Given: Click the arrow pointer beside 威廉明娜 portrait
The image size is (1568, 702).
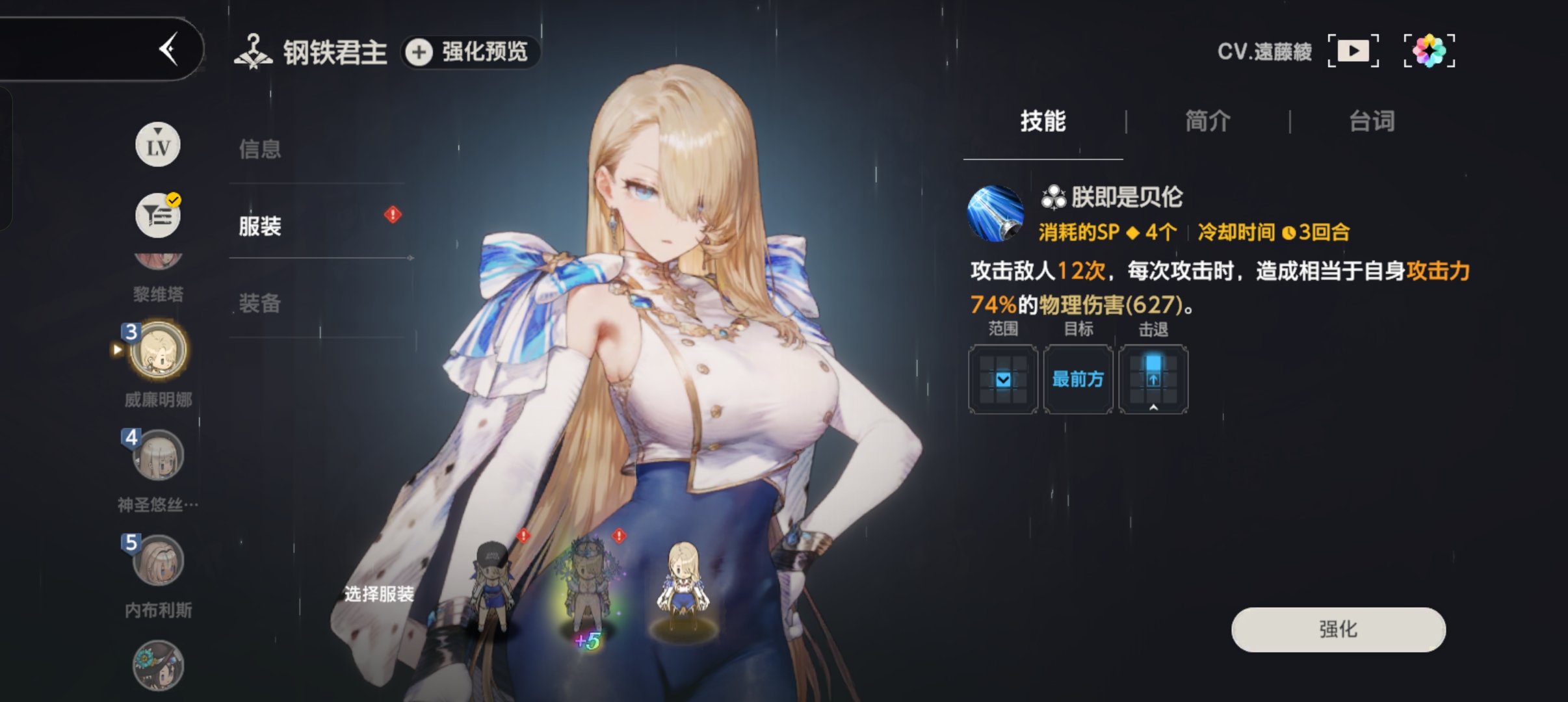Looking at the screenshot, I should tap(117, 350).
